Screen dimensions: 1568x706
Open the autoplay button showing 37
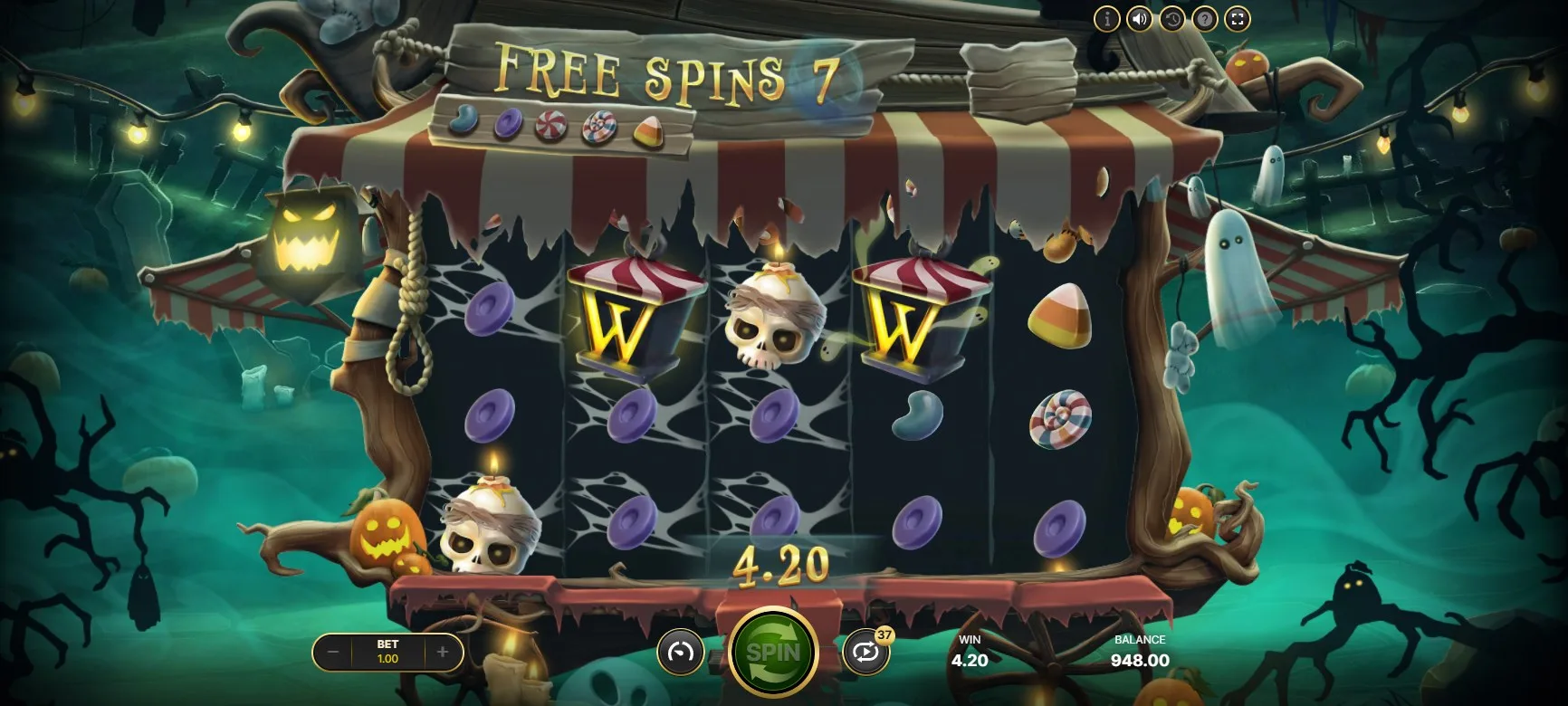pyautogui.click(x=865, y=652)
